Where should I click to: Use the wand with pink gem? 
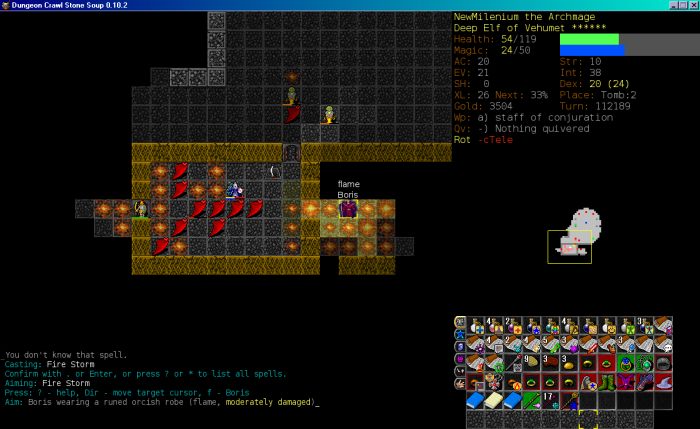point(531,400)
